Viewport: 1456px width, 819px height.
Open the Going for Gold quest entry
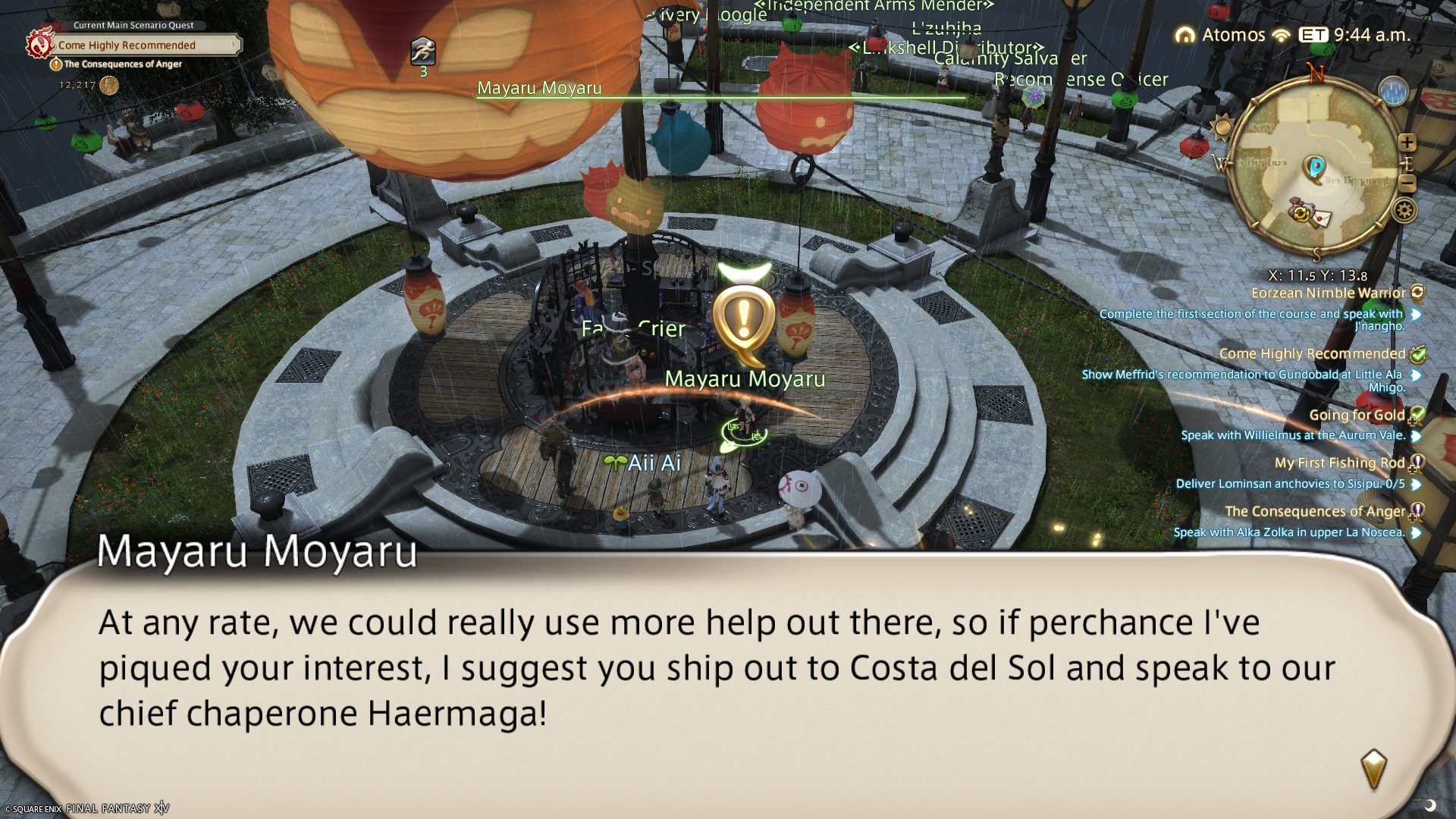point(1357,415)
